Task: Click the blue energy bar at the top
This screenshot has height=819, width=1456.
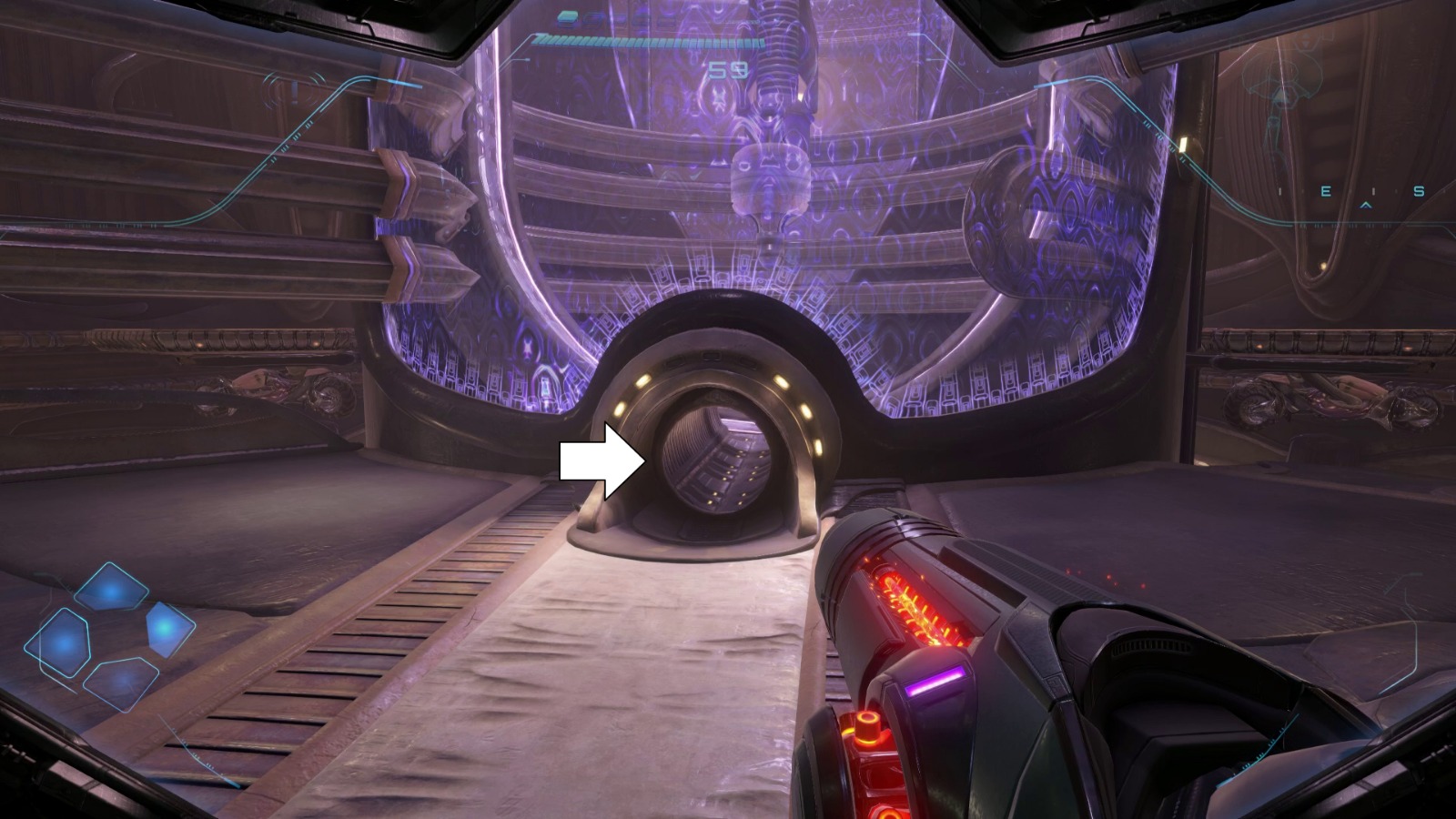Action: coord(646,41)
